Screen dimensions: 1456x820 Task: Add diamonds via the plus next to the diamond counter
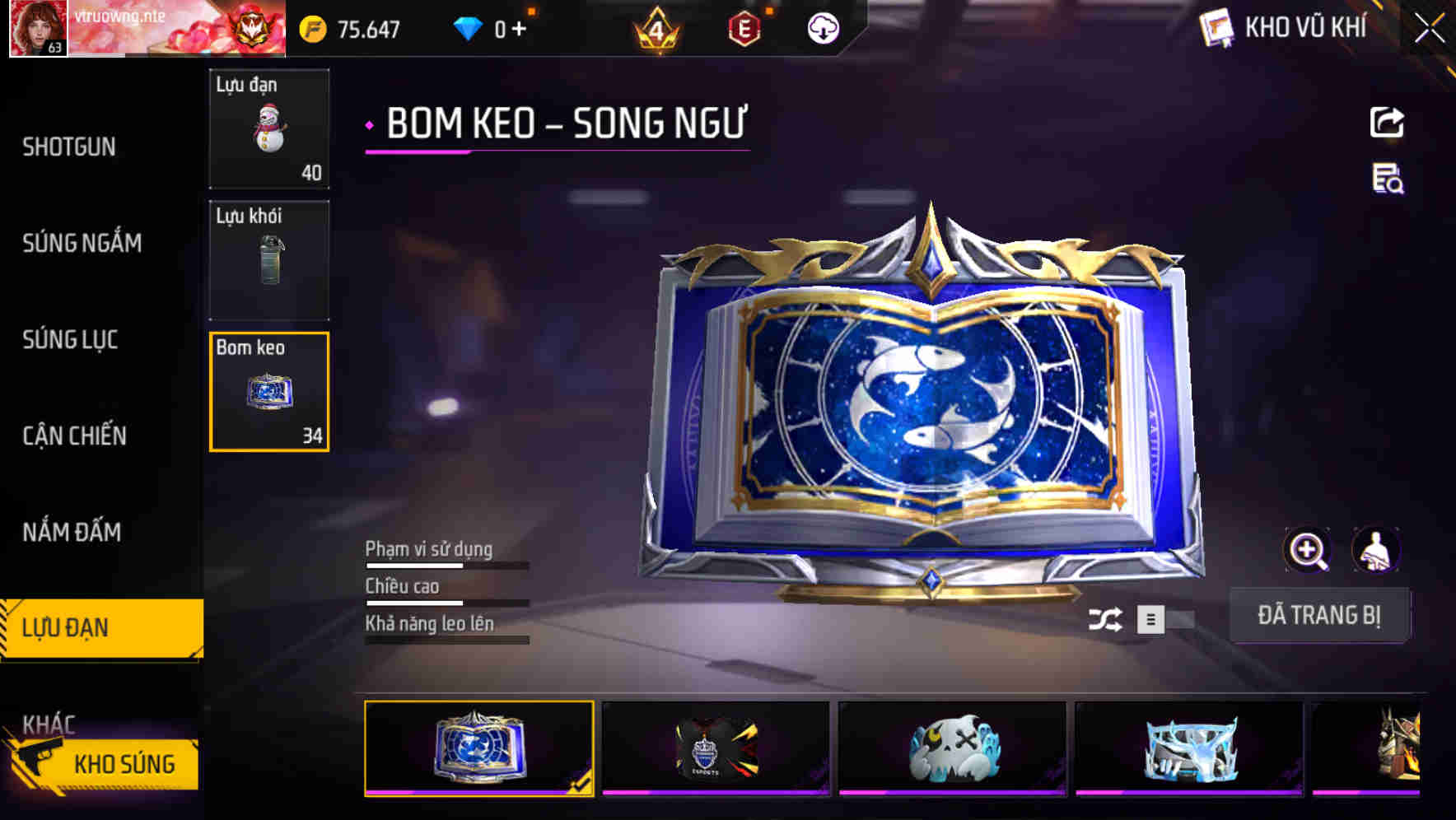tap(520, 28)
